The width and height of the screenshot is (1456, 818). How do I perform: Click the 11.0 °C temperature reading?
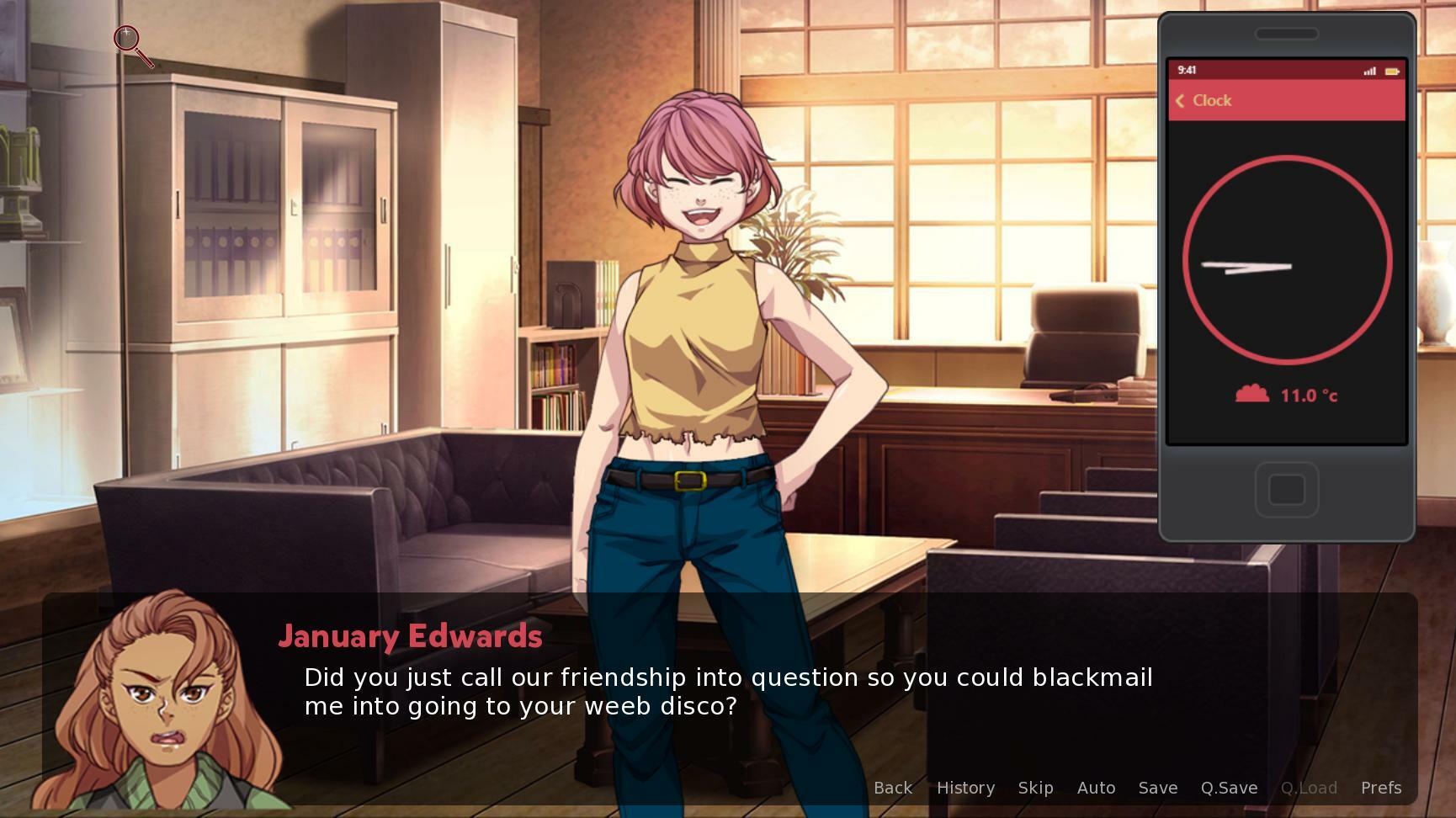tap(1308, 395)
